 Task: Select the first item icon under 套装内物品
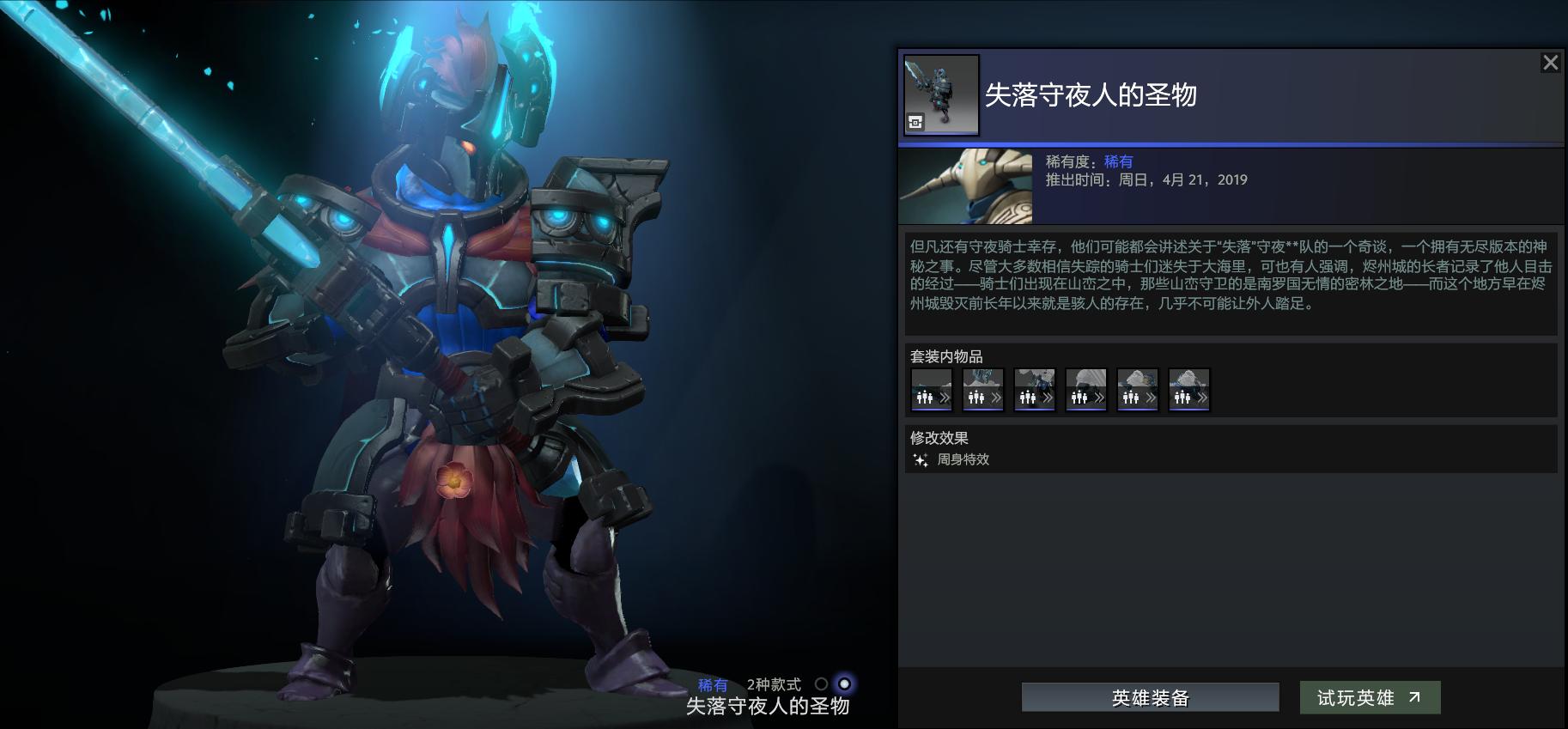[x=932, y=390]
